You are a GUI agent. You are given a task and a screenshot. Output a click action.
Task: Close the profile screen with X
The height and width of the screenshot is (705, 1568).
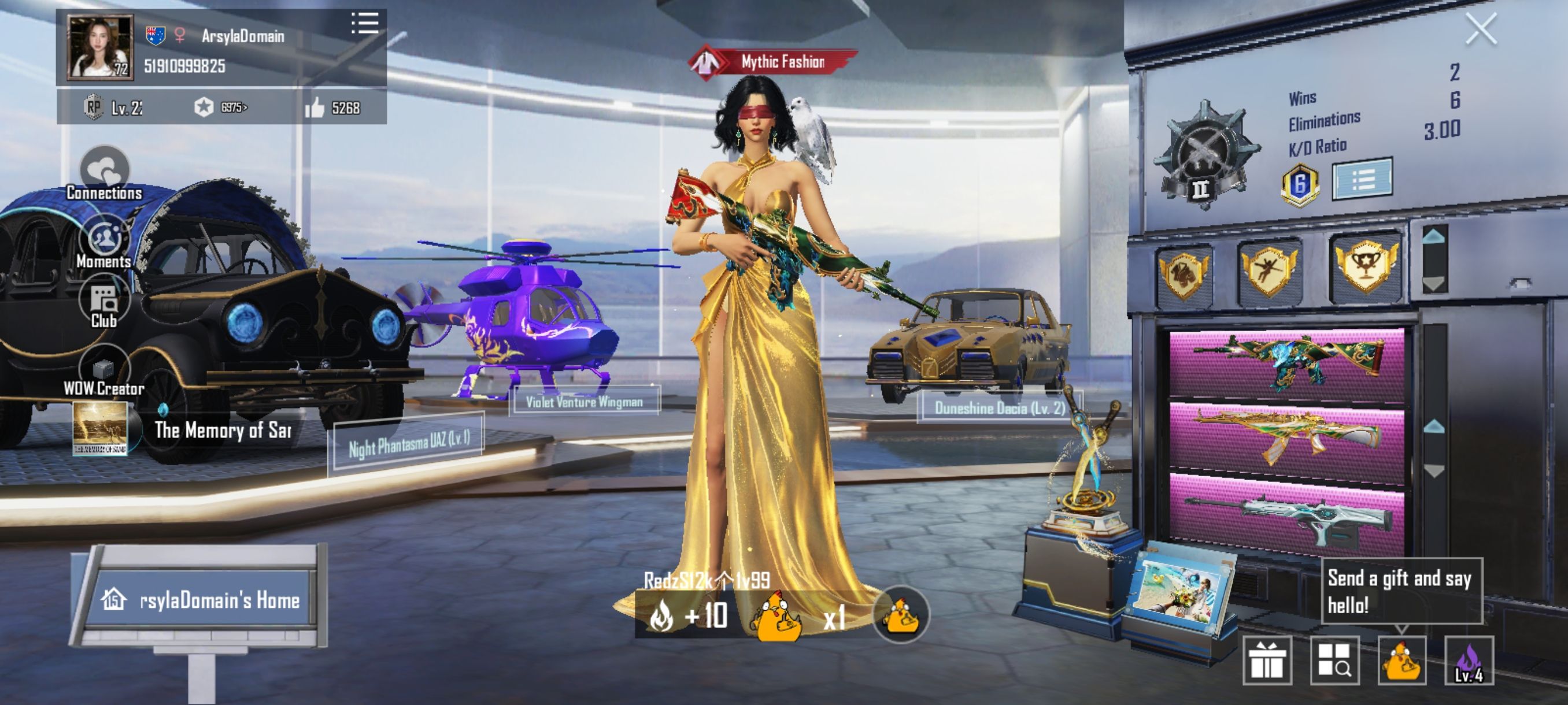(1480, 29)
